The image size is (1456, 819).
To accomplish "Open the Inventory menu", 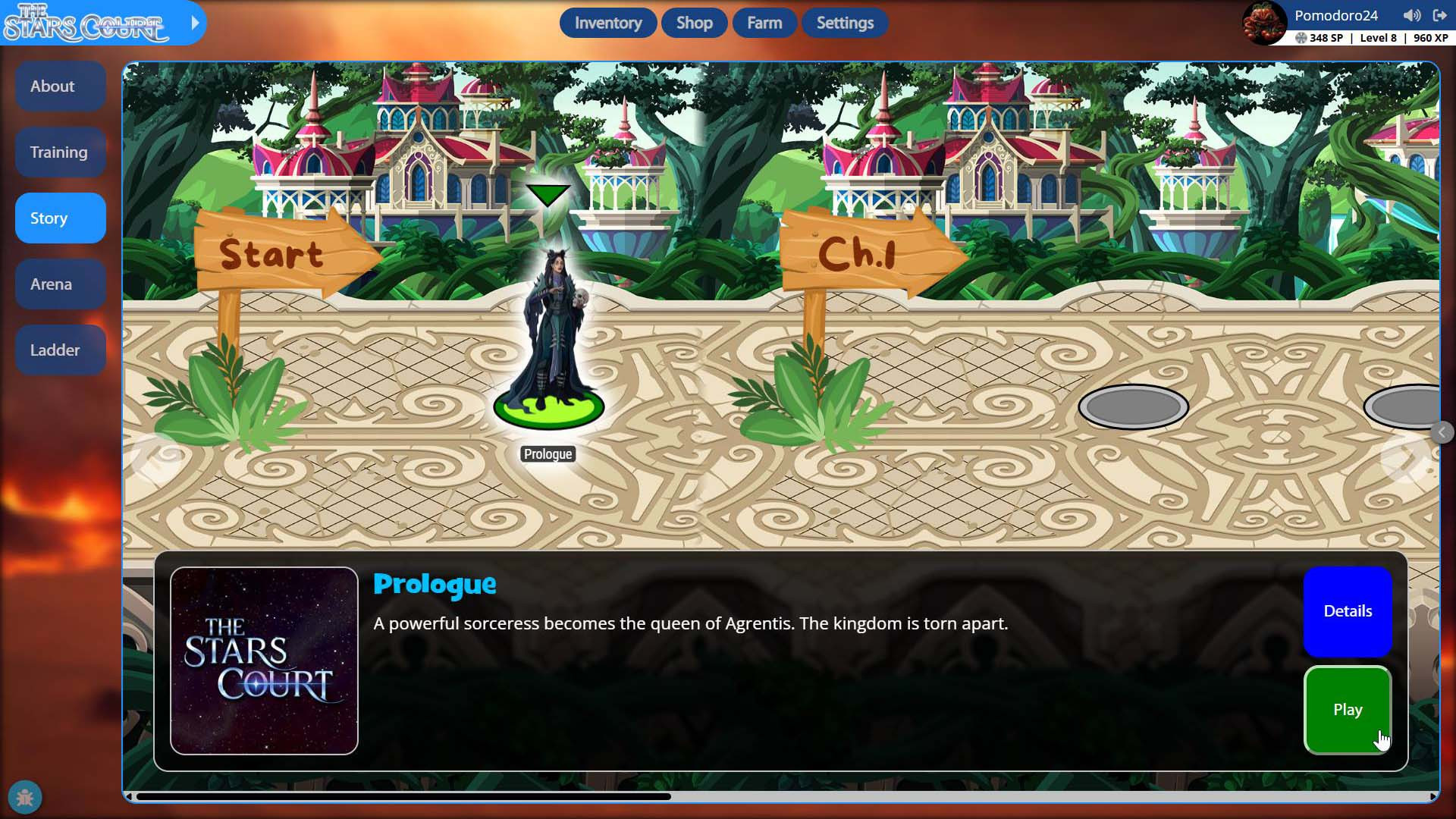I will point(607,23).
